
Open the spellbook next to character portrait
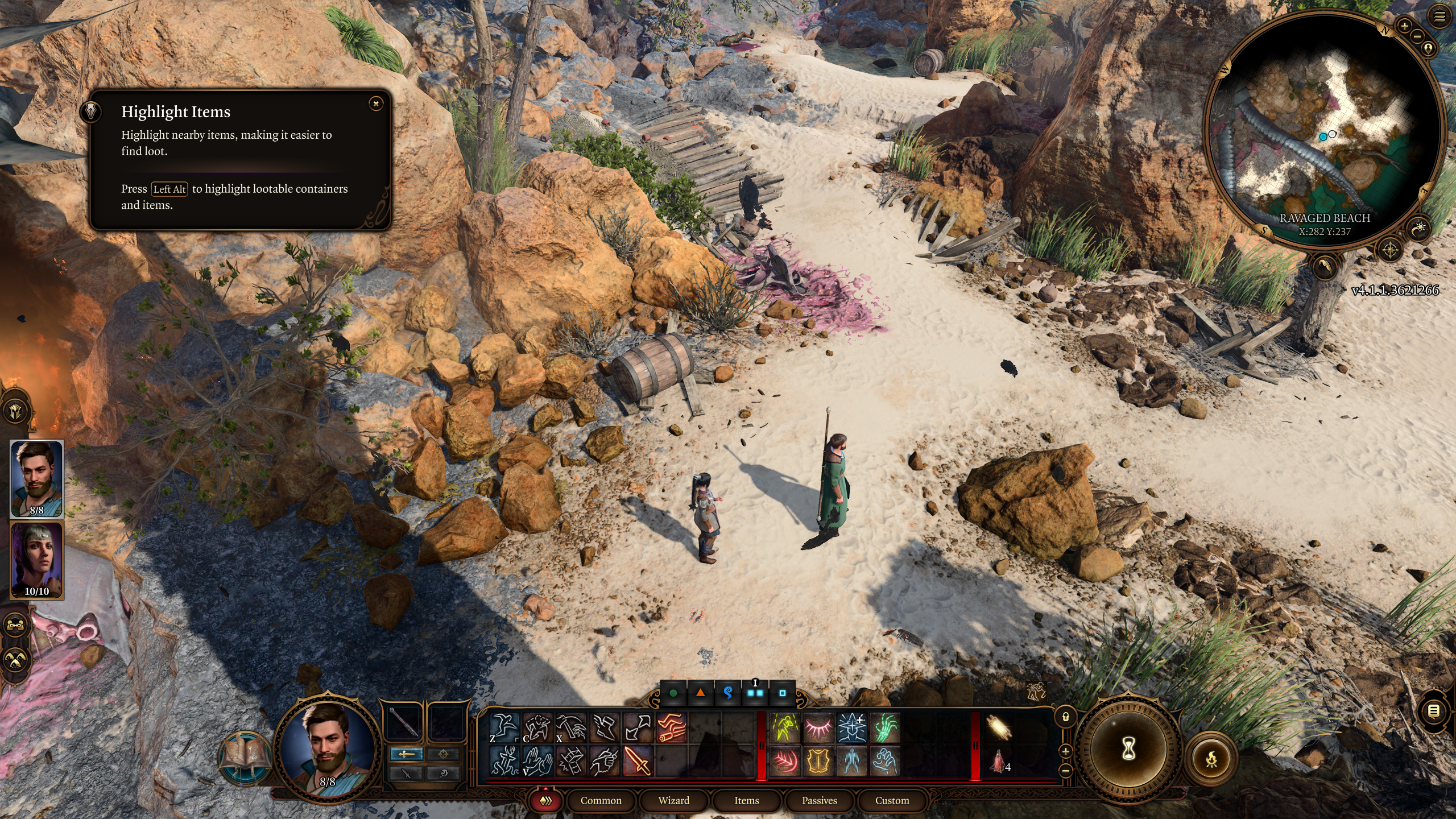click(x=246, y=755)
